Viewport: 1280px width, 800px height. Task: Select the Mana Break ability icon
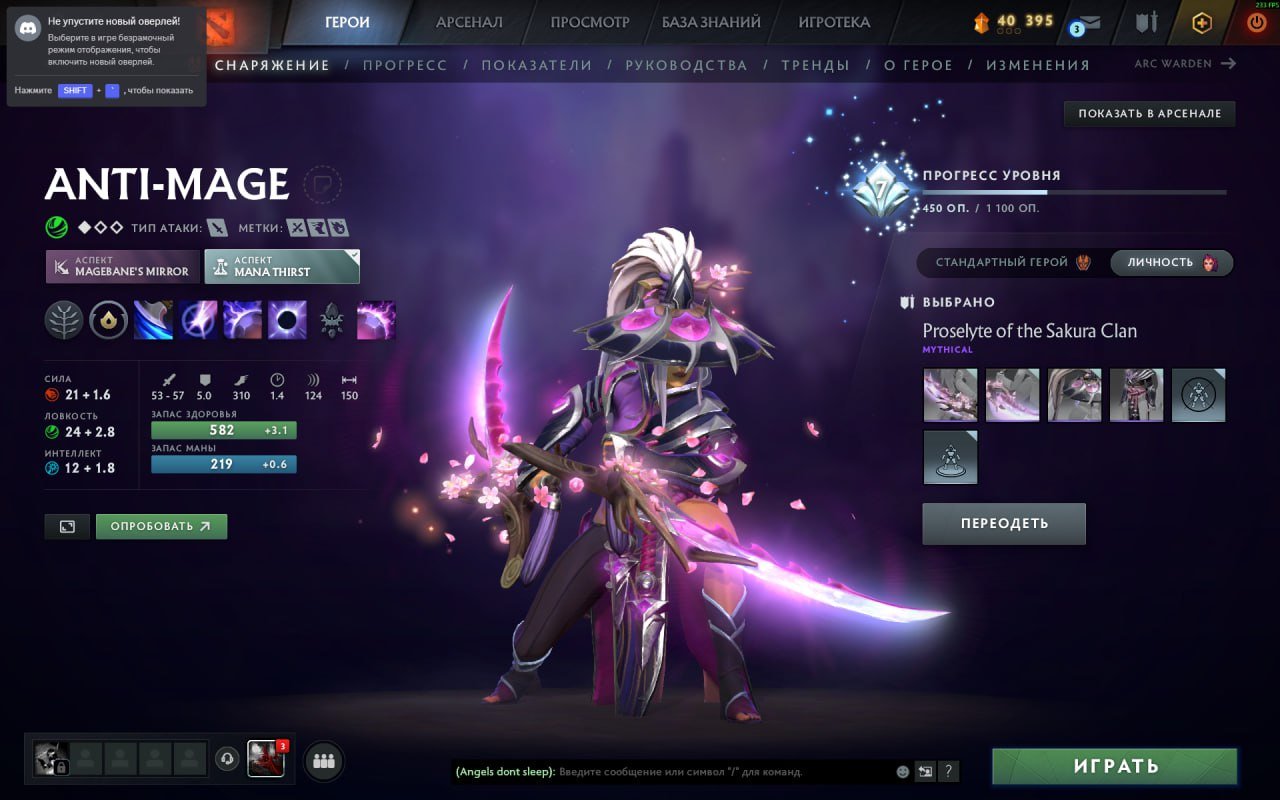click(155, 320)
